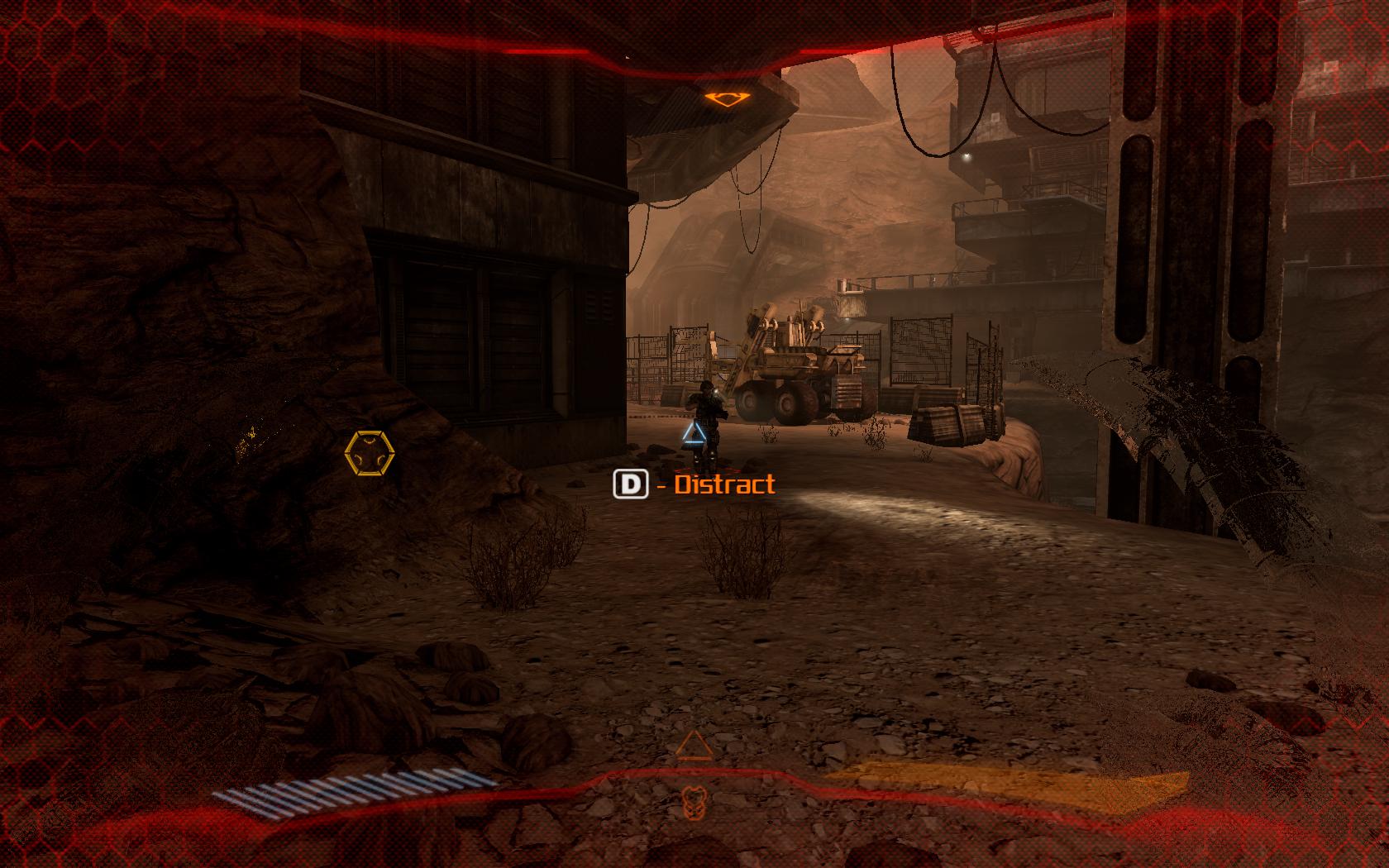
Task: Target the blue triangle enemy marker
Action: click(694, 434)
